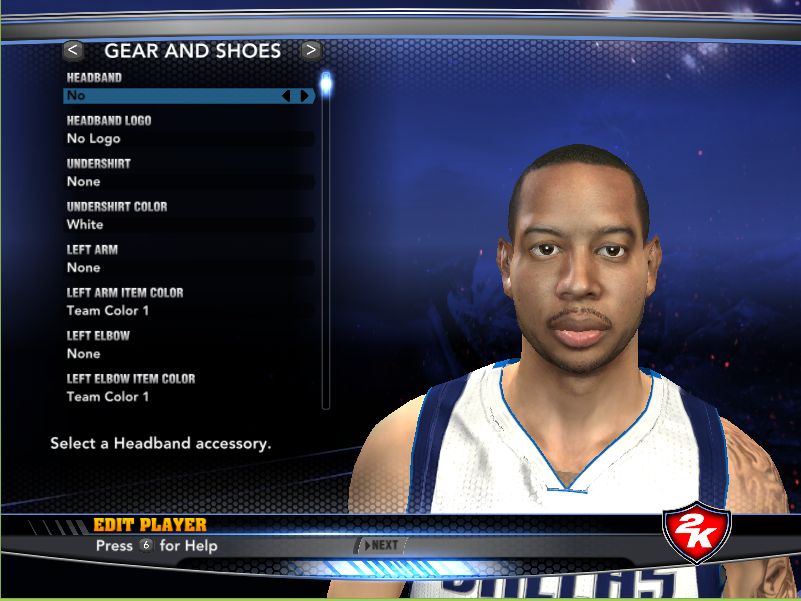Switch to the next category with right arrow
Viewport: 801px width, 601px height.
pos(311,50)
